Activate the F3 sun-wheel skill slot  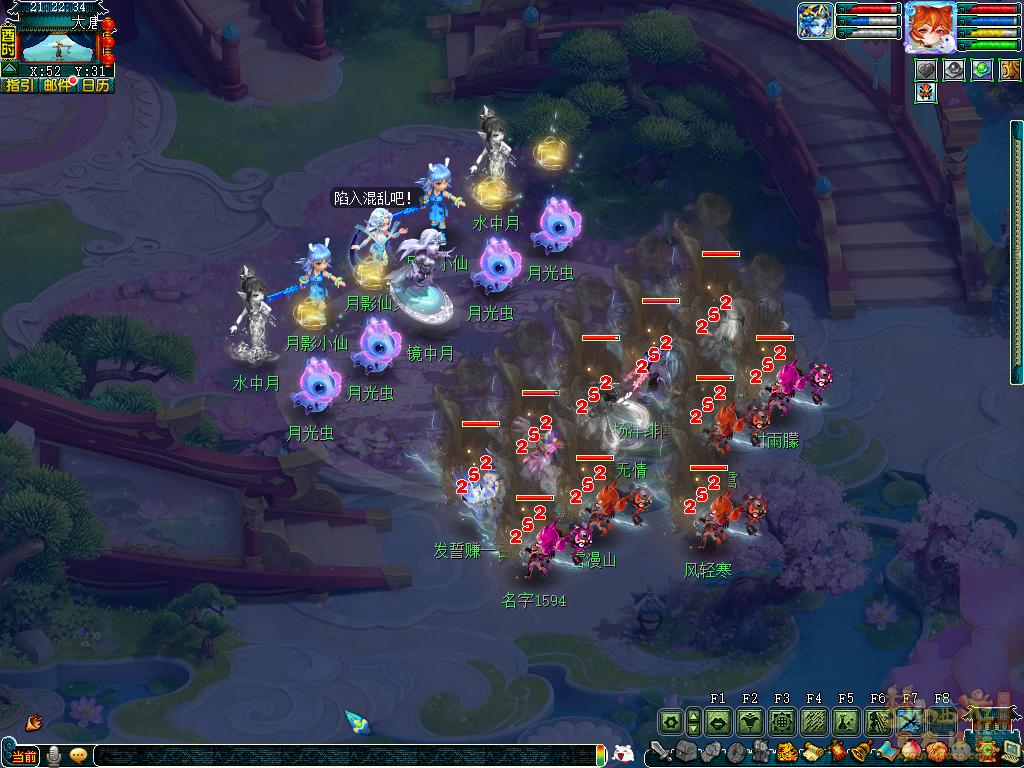coord(782,721)
